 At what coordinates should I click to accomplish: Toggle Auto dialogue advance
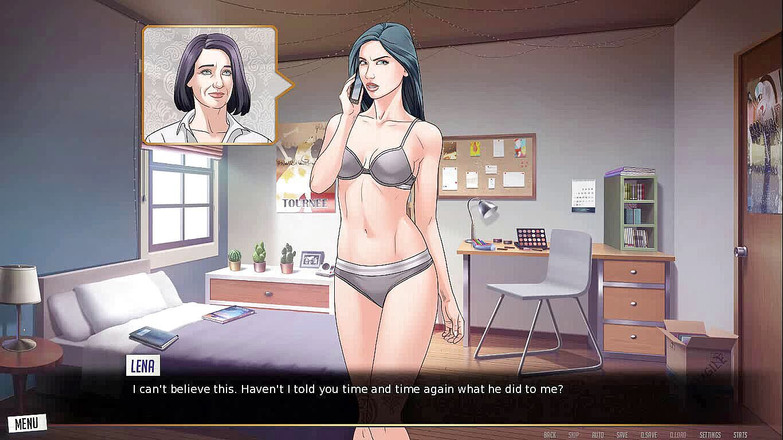[x=598, y=435]
